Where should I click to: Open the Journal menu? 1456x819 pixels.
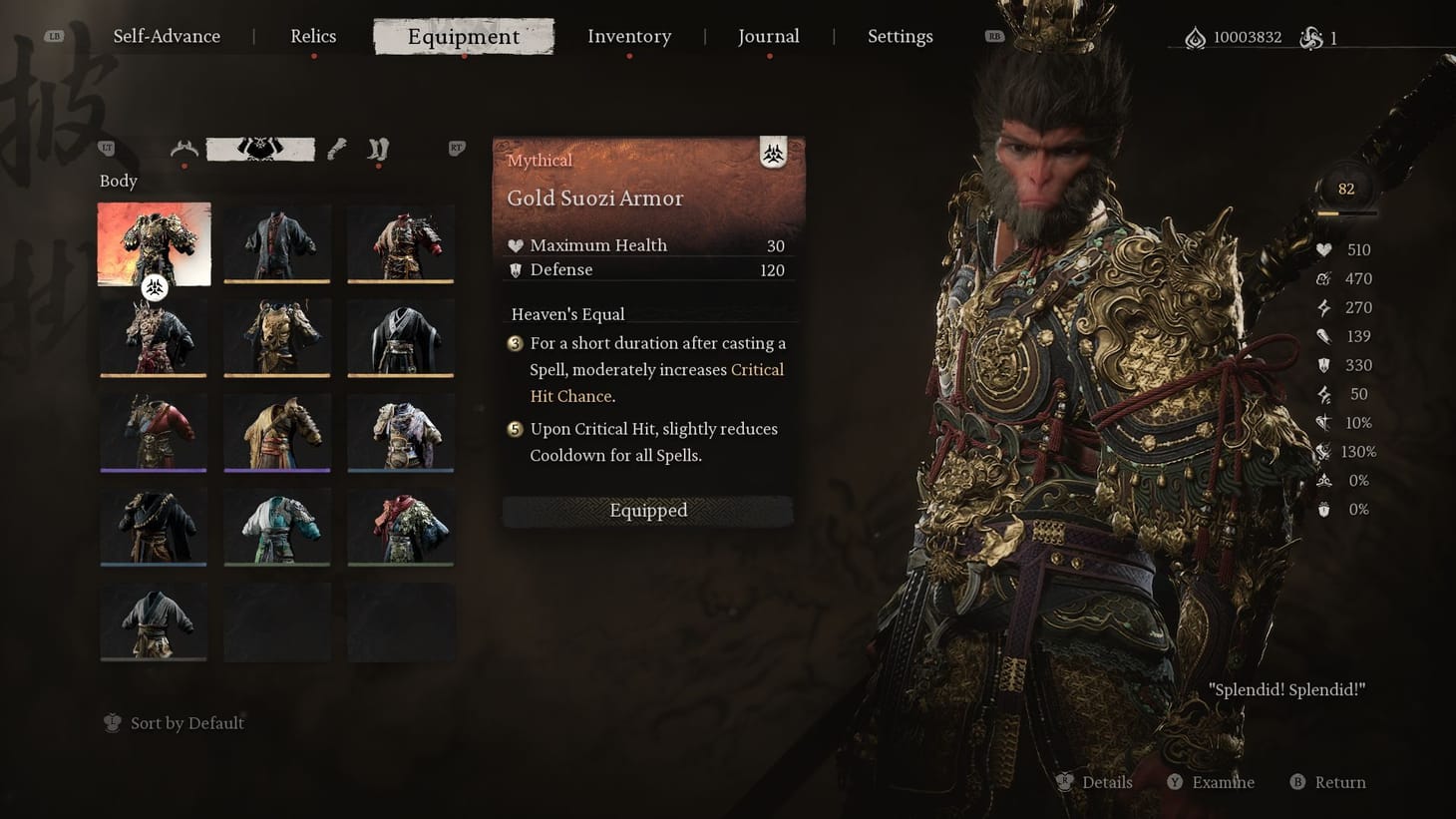pos(768,36)
